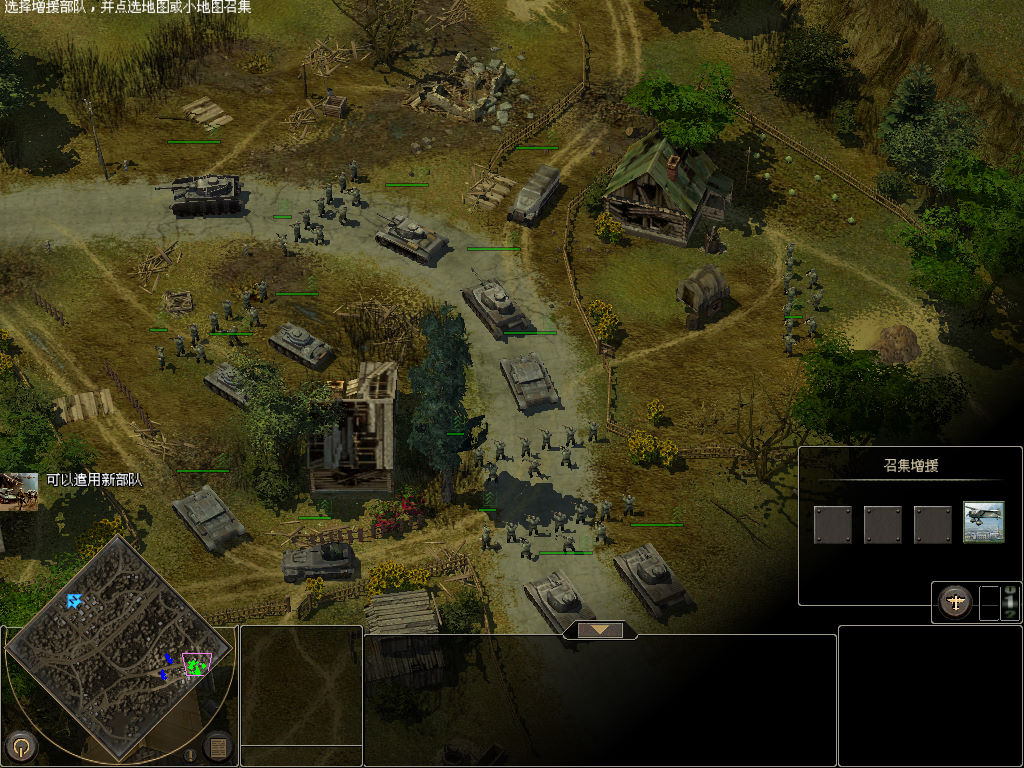Select the airplane reinforcement card
Screen dimensions: 1024x768
pos(983,523)
